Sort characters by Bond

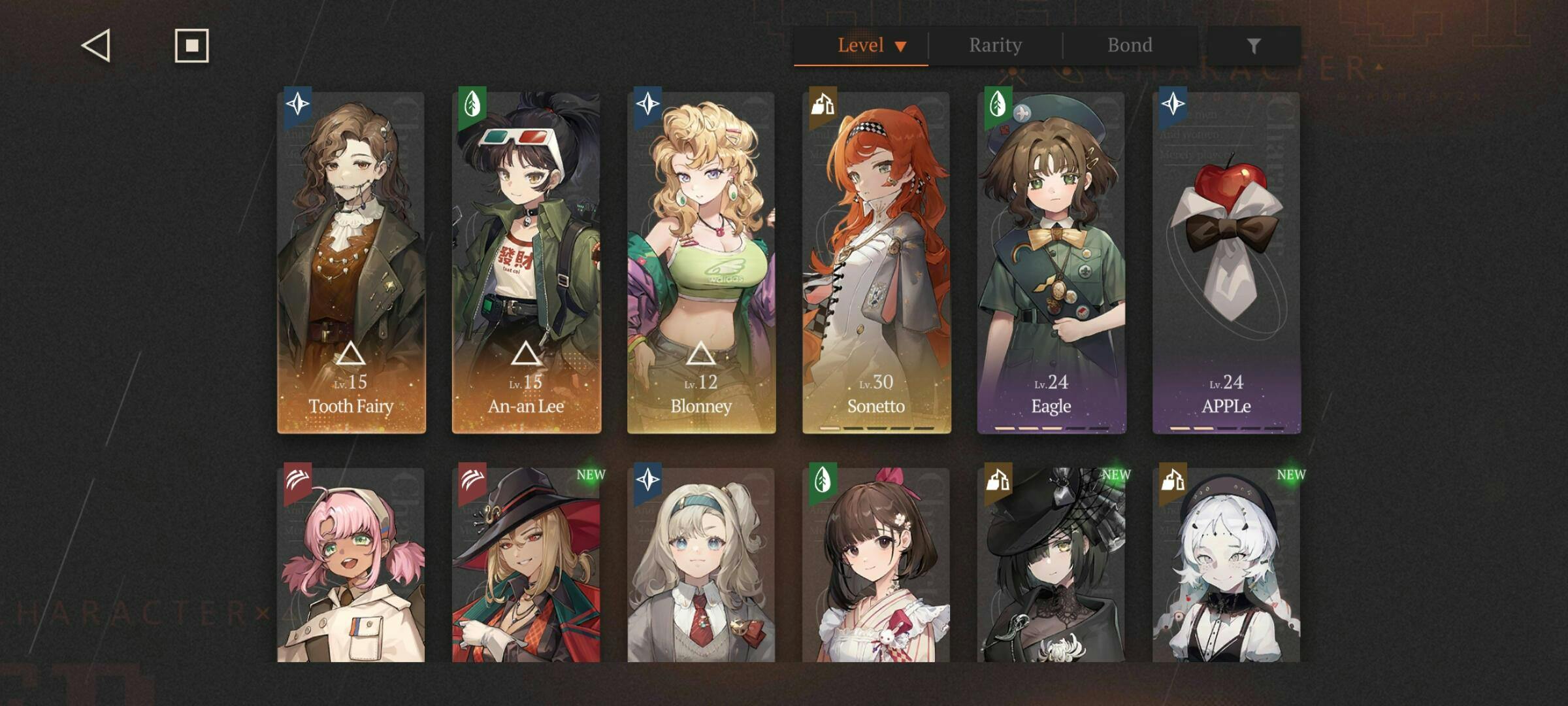tap(1130, 46)
